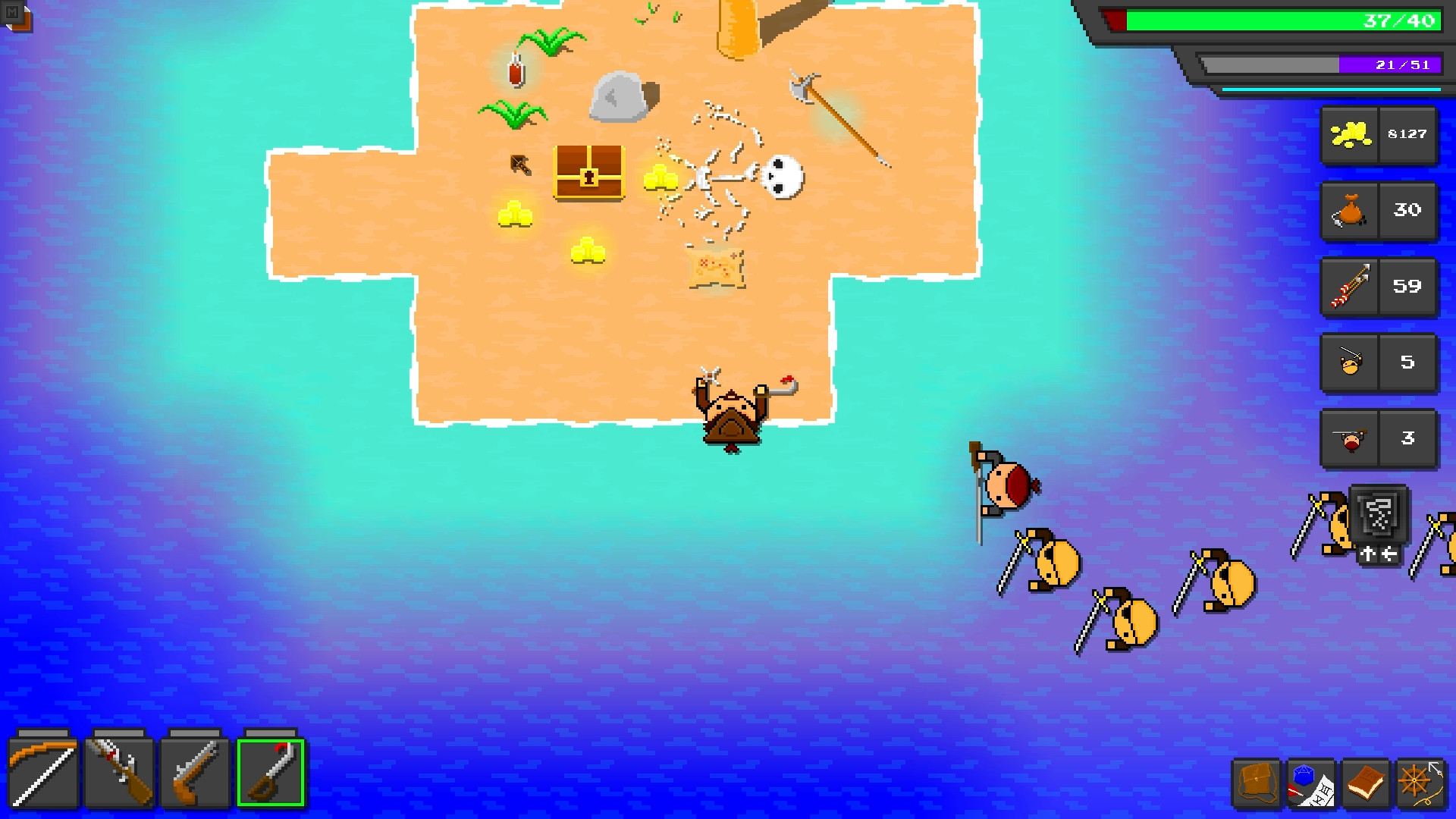
Task: Select the gold coins counter showing 8127
Action: click(1379, 136)
